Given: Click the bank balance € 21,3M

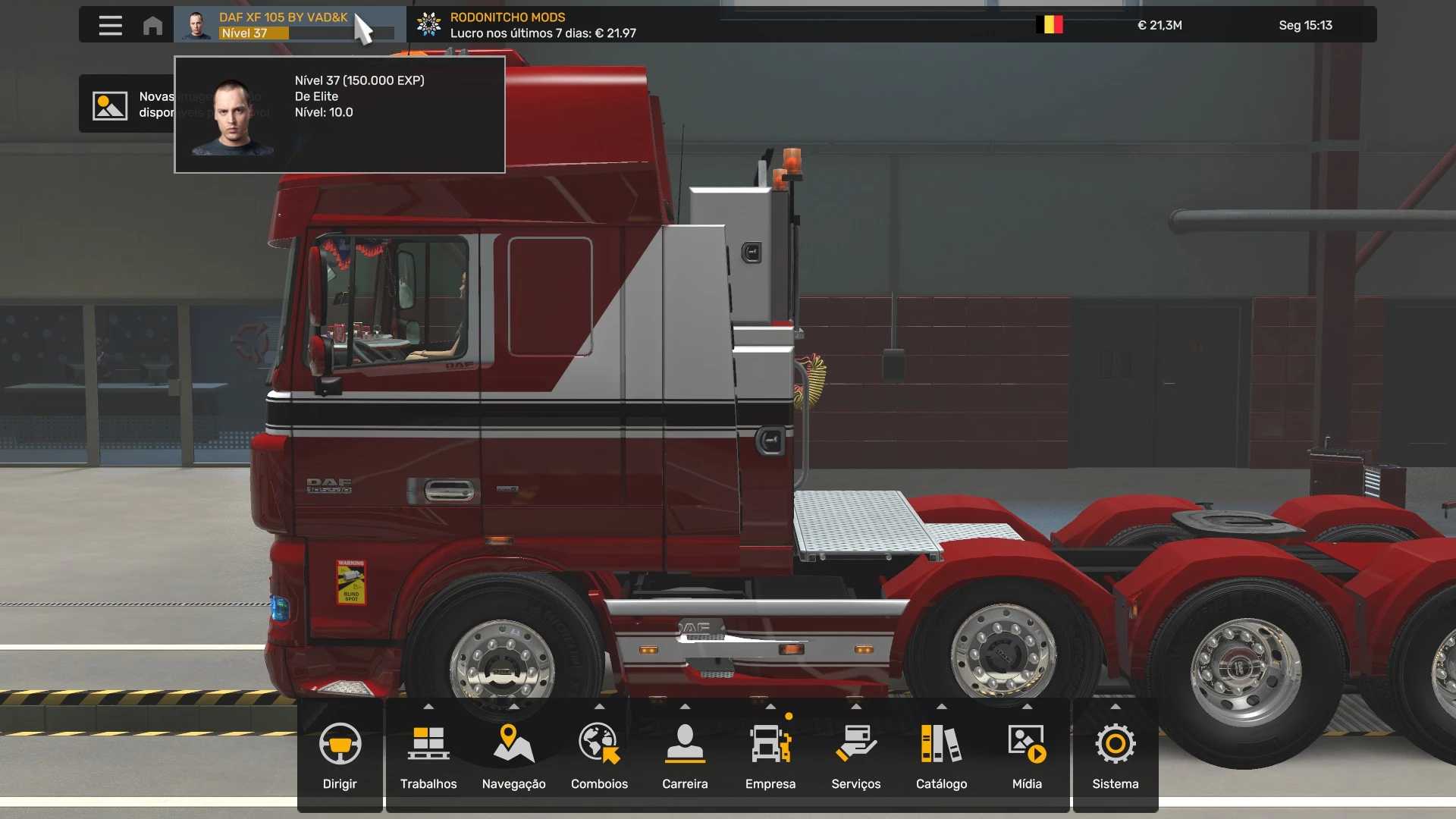Looking at the screenshot, I should (1159, 25).
